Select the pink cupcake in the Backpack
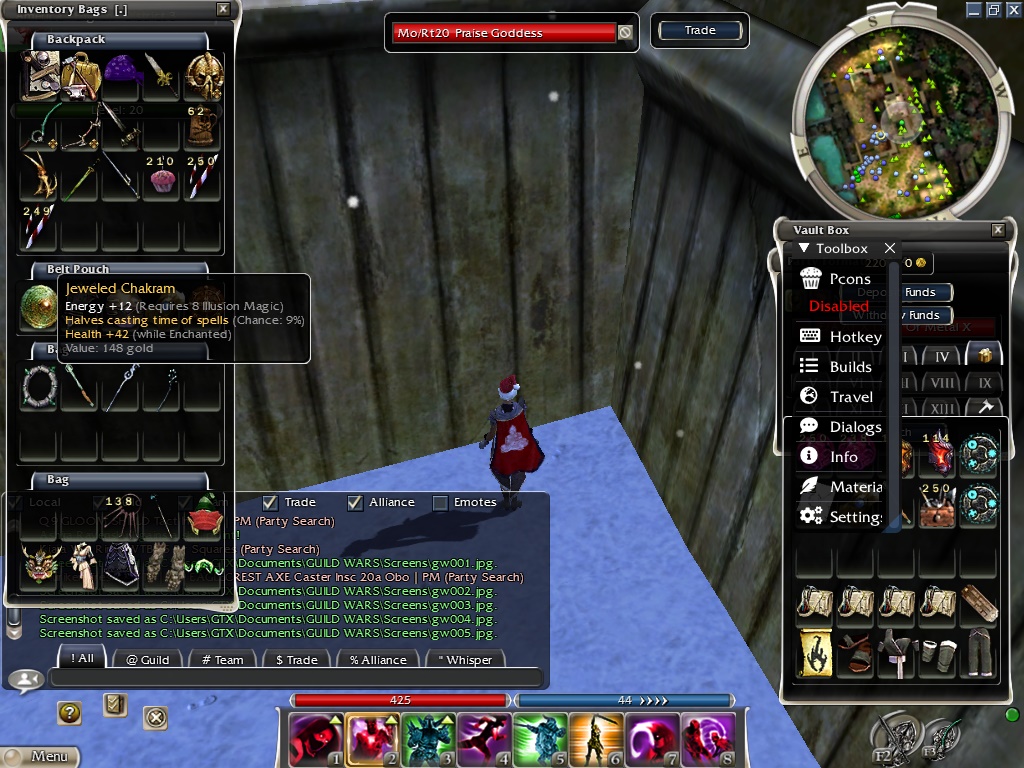The height and width of the screenshot is (768, 1024). 162,180
